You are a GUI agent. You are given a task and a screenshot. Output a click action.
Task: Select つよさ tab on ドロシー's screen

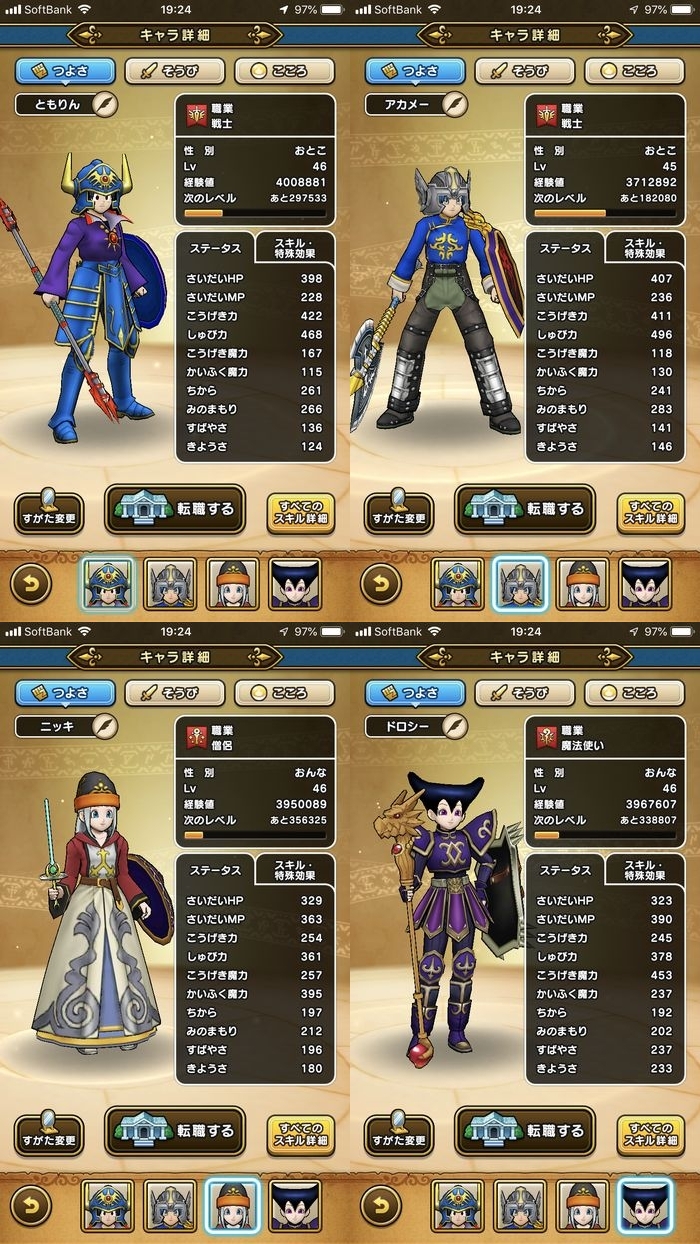415,693
